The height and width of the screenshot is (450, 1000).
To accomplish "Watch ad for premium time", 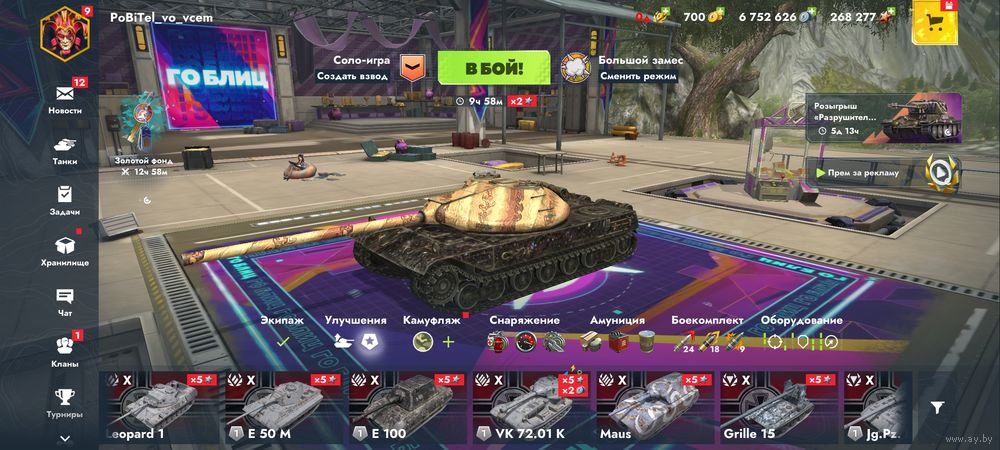I will (x=940, y=172).
